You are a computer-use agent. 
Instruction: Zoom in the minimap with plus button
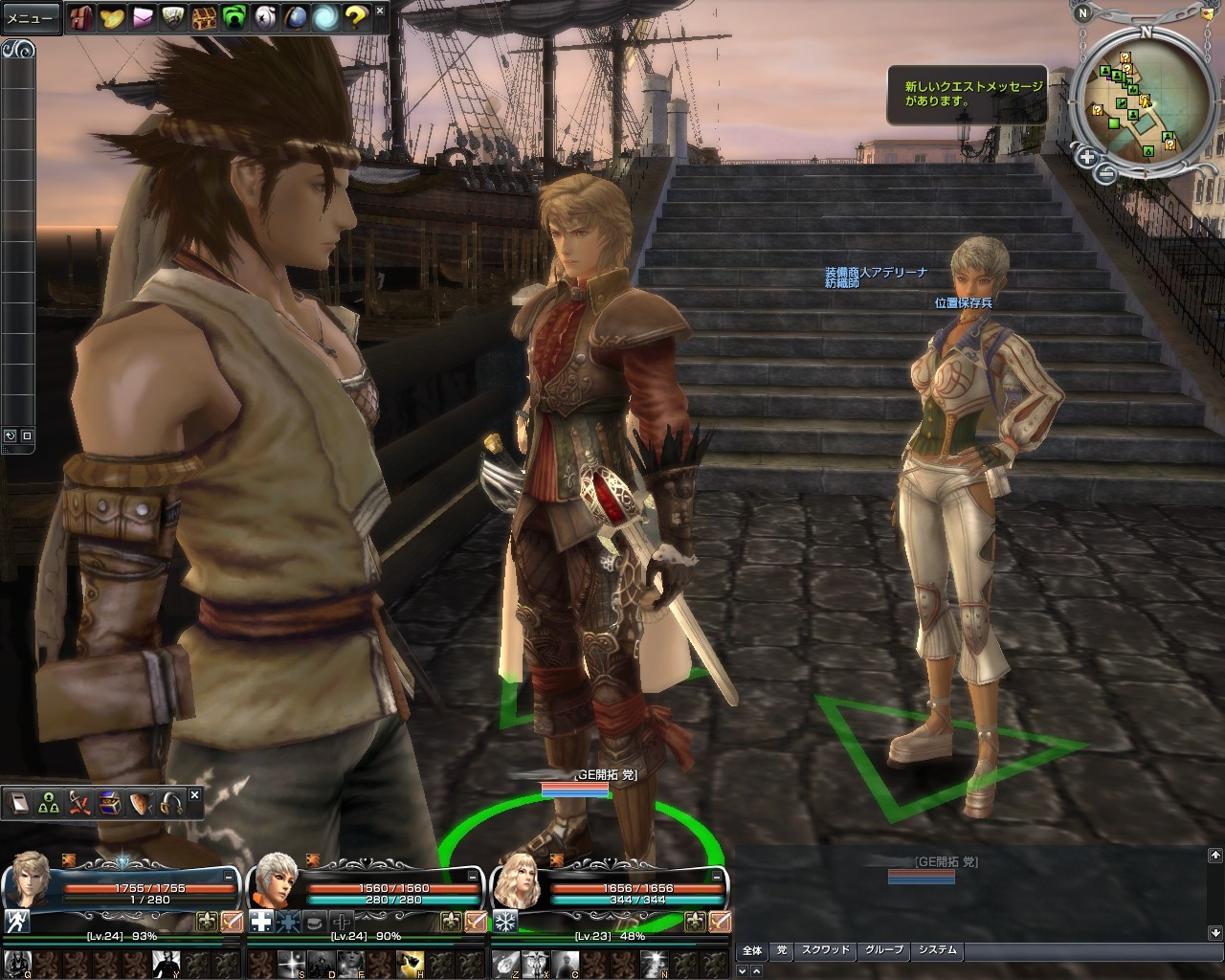(1086, 156)
